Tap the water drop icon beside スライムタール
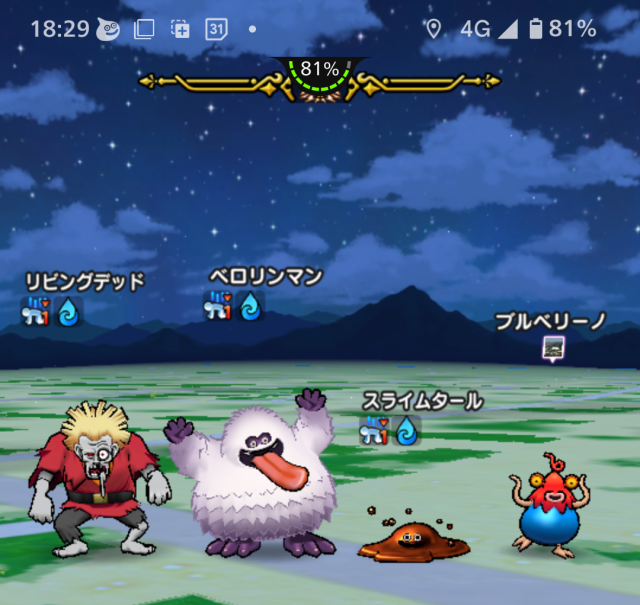The image size is (640, 605). pyautogui.click(x=406, y=431)
